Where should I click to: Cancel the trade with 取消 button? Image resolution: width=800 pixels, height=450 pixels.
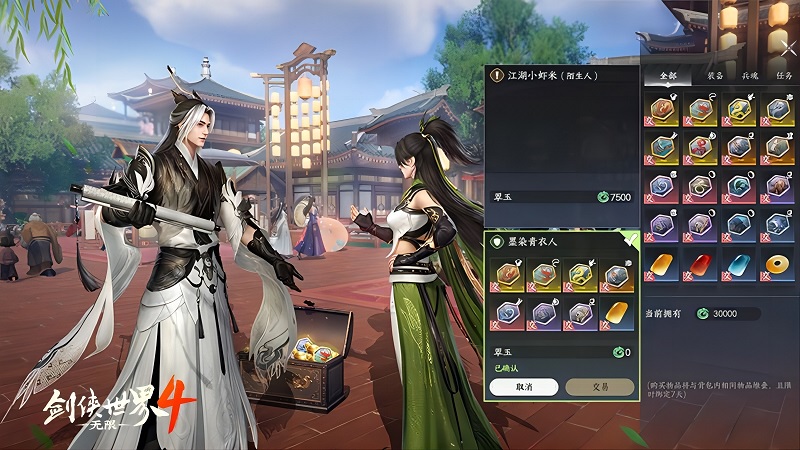click(x=523, y=387)
